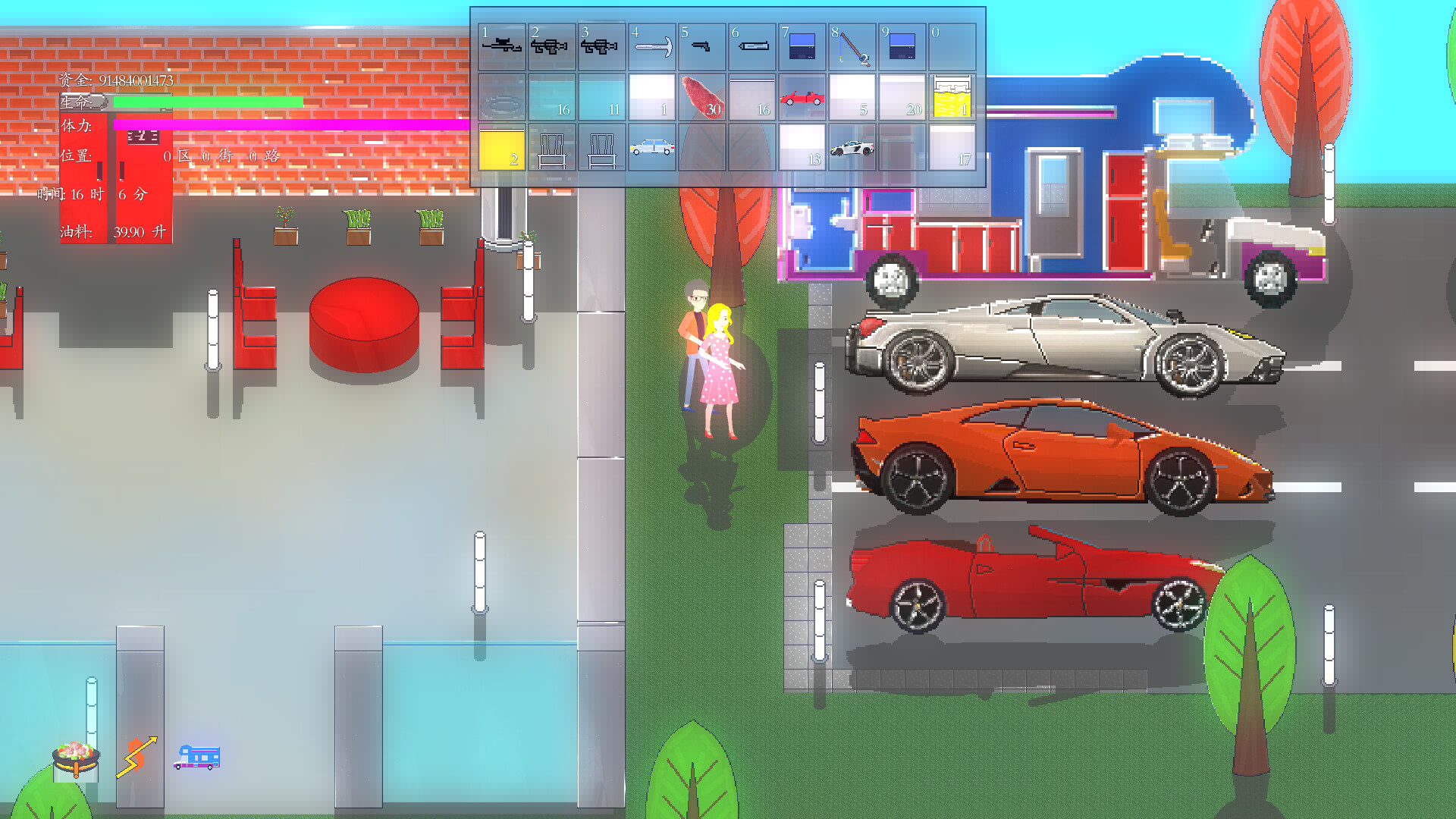Select the pickaxe in hotbar slot 4
This screenshot has width=1456, height=819.
pyautogui.click(x=651, y=45)
